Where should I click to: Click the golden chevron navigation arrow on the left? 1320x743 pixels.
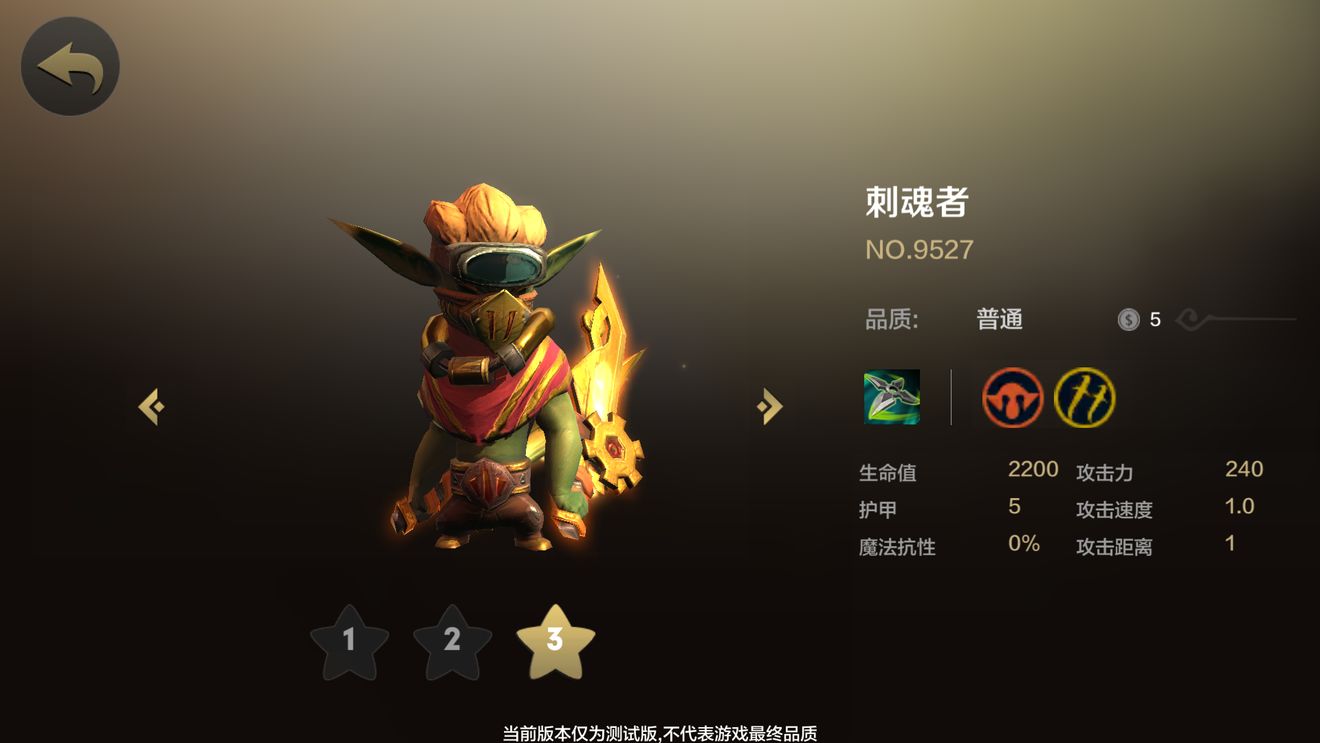(x=152, y=405)
